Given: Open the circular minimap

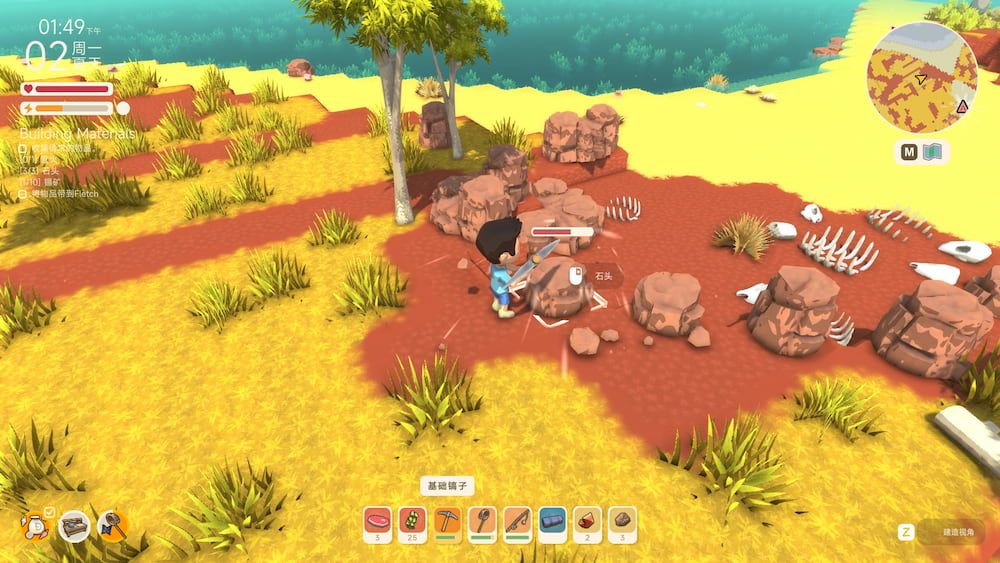Looking at the screenshot, I should point(921,80).
